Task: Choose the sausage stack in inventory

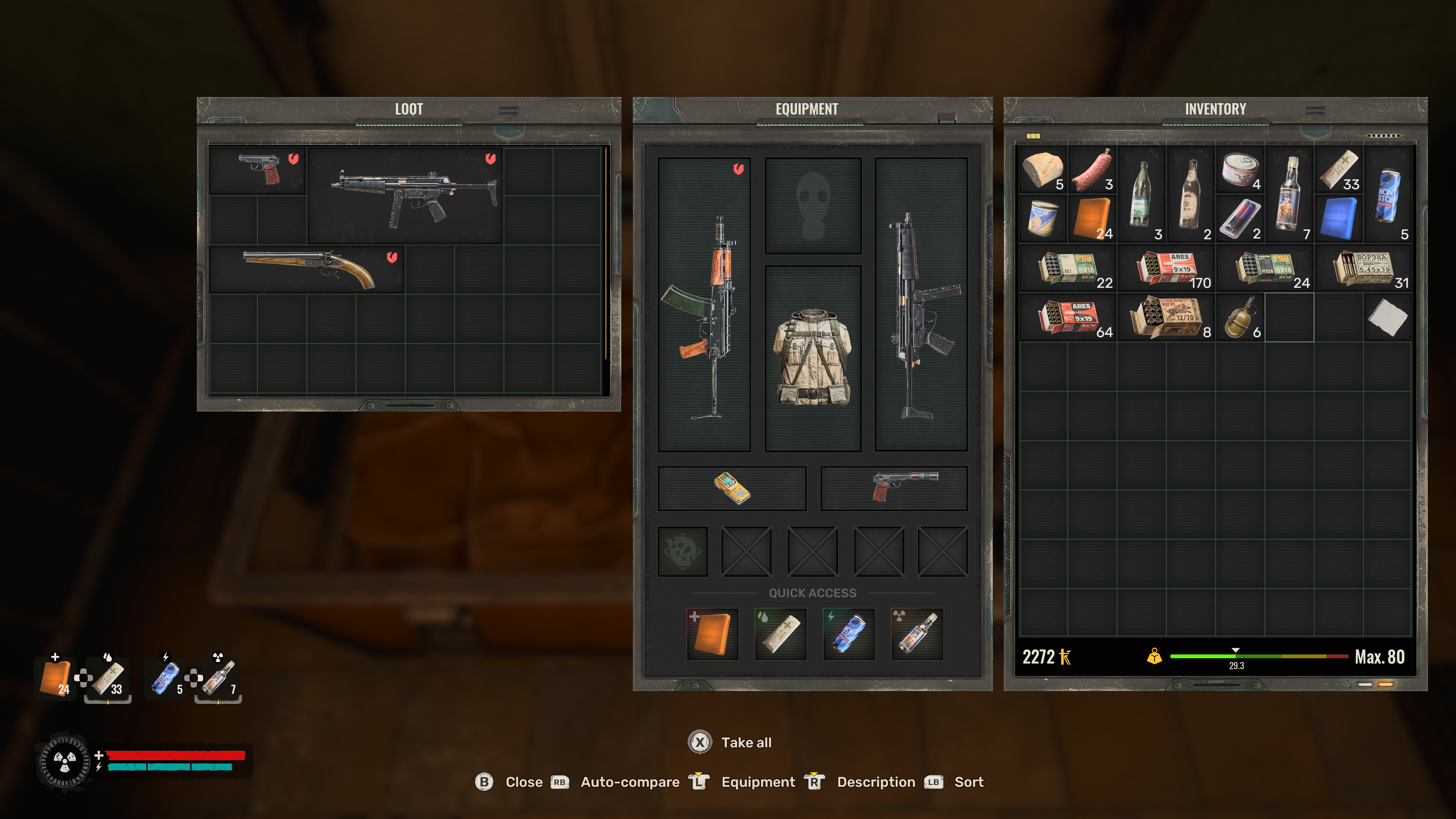Action: [x=1092, y=169]
